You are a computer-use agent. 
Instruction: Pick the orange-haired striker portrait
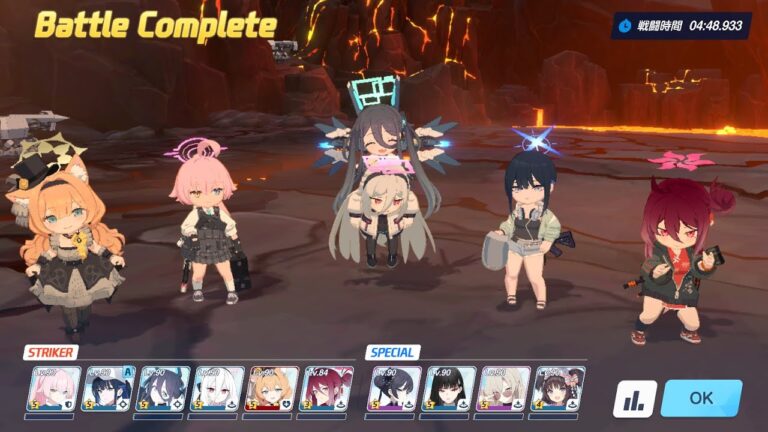271,388
